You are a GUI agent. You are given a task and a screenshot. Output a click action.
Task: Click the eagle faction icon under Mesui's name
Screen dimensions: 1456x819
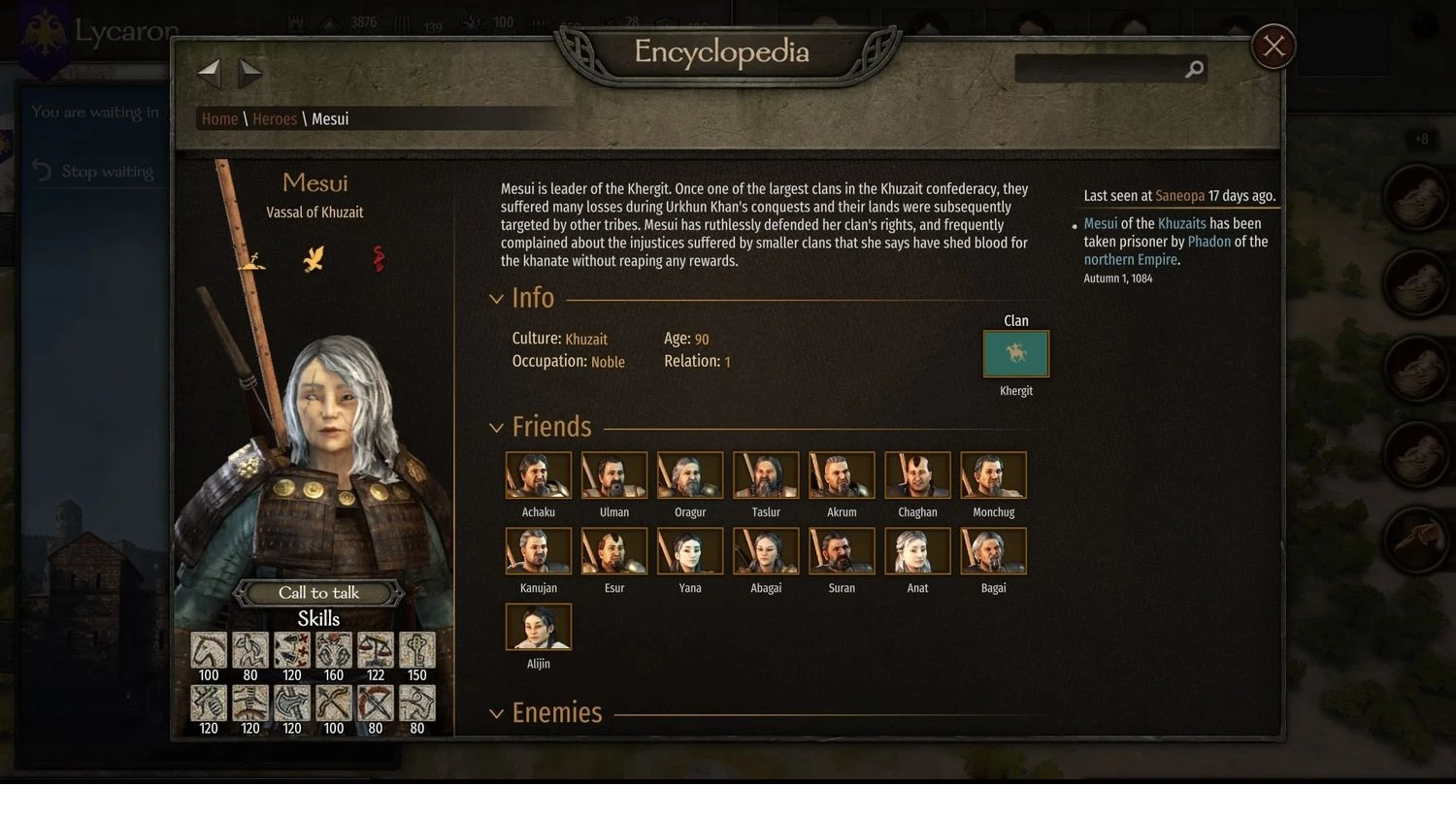point(314,257)
